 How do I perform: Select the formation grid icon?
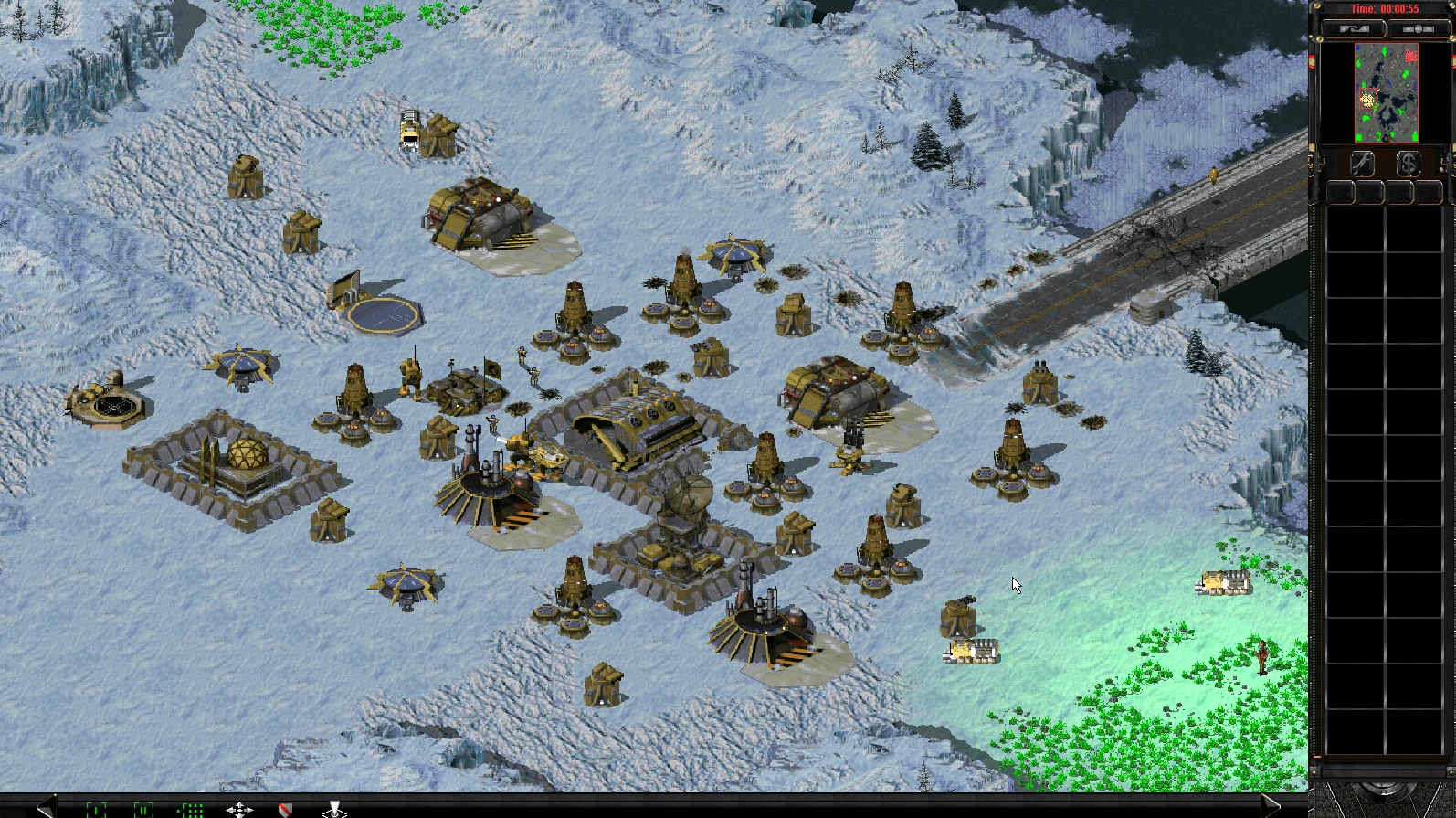(x=191, y=810)
